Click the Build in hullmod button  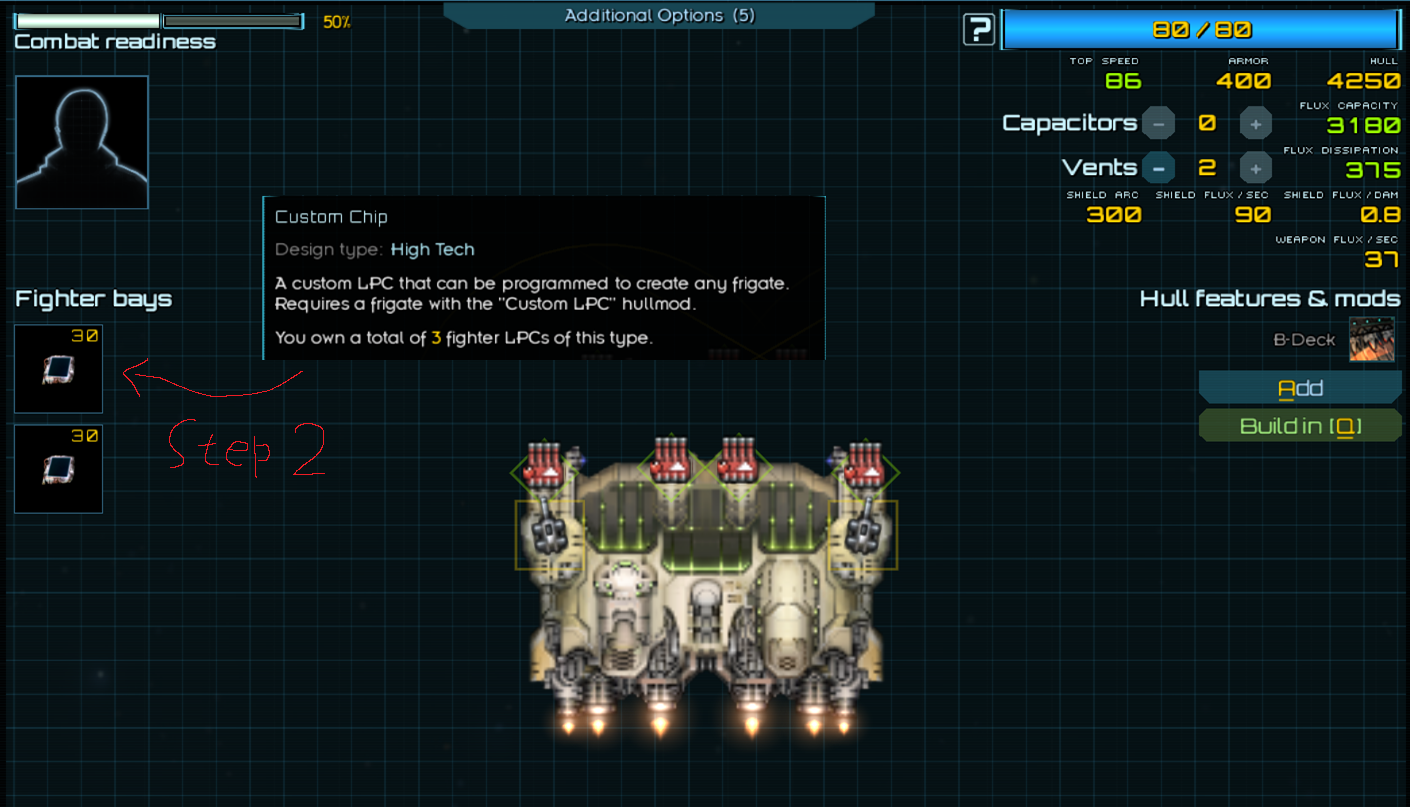pyautogui.click(x=1300, y=426)
